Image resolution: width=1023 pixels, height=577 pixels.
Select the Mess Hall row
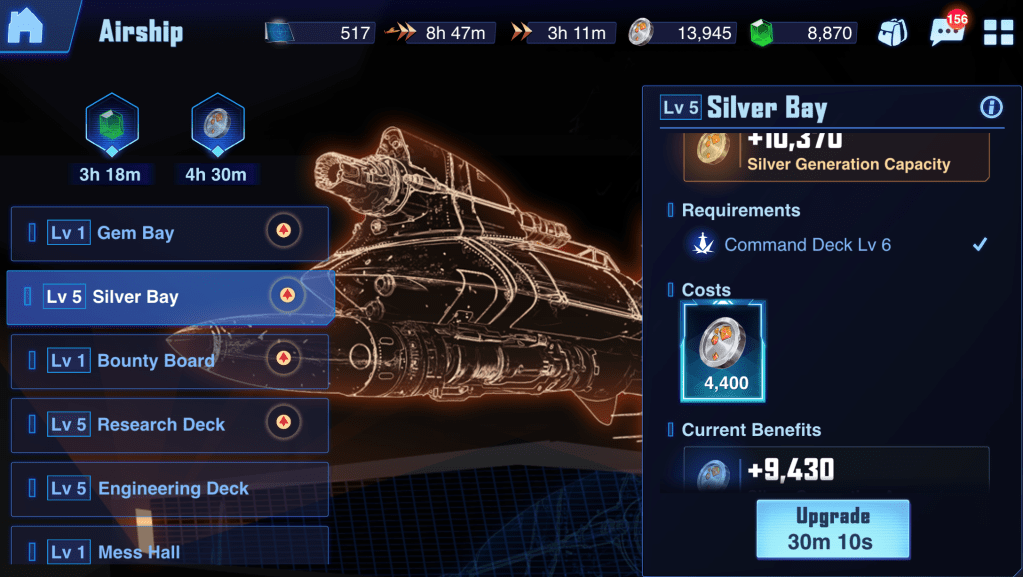pos(169,548)
